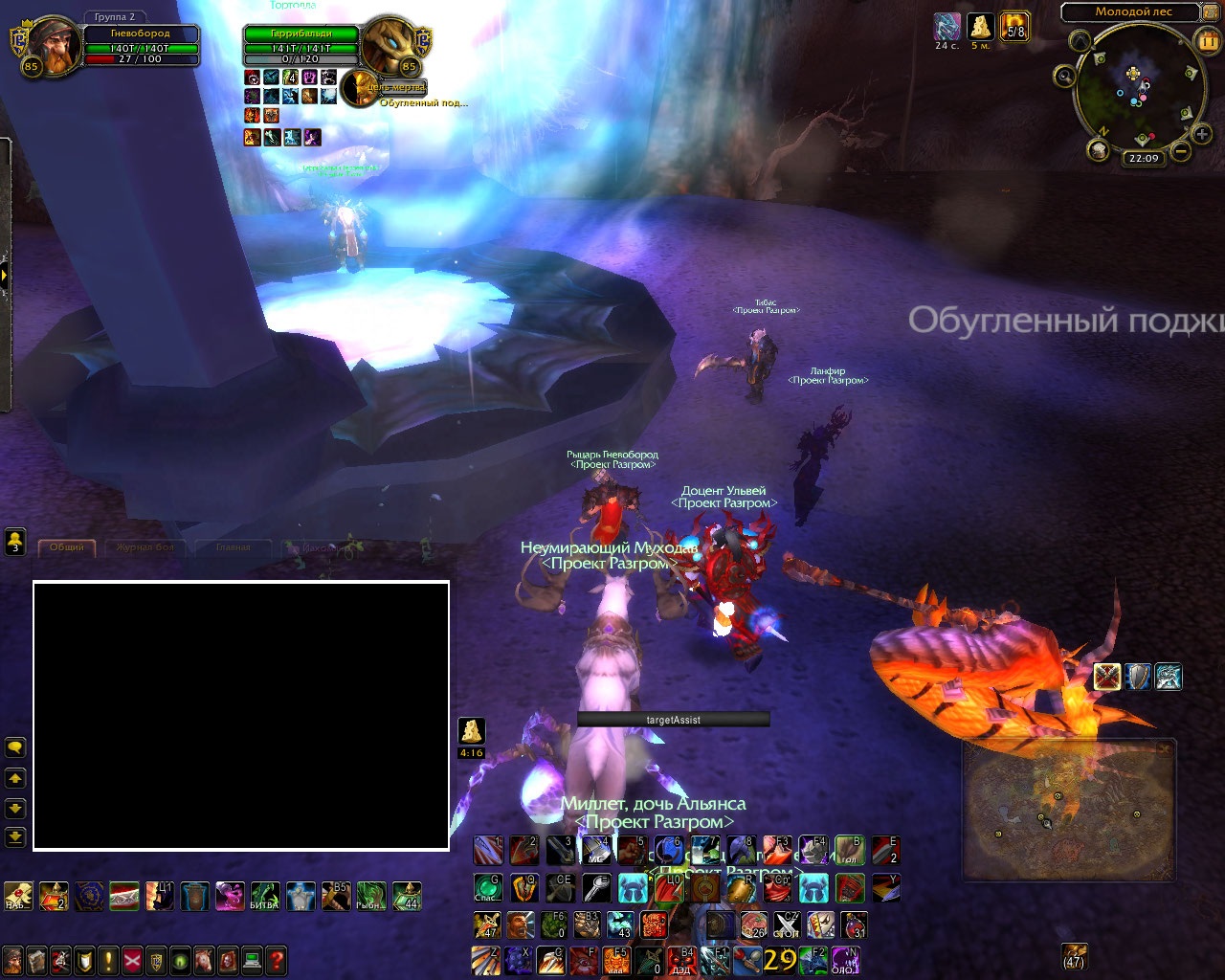
Task: Zoom out the minimap with the minus button
Action: click(1181, 151)
